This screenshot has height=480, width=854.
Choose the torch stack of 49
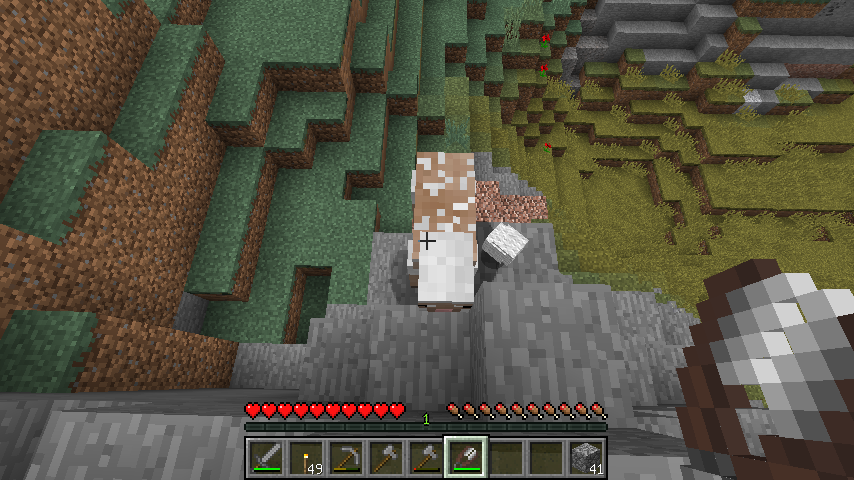pyautogui.click(x=306, y=459)
